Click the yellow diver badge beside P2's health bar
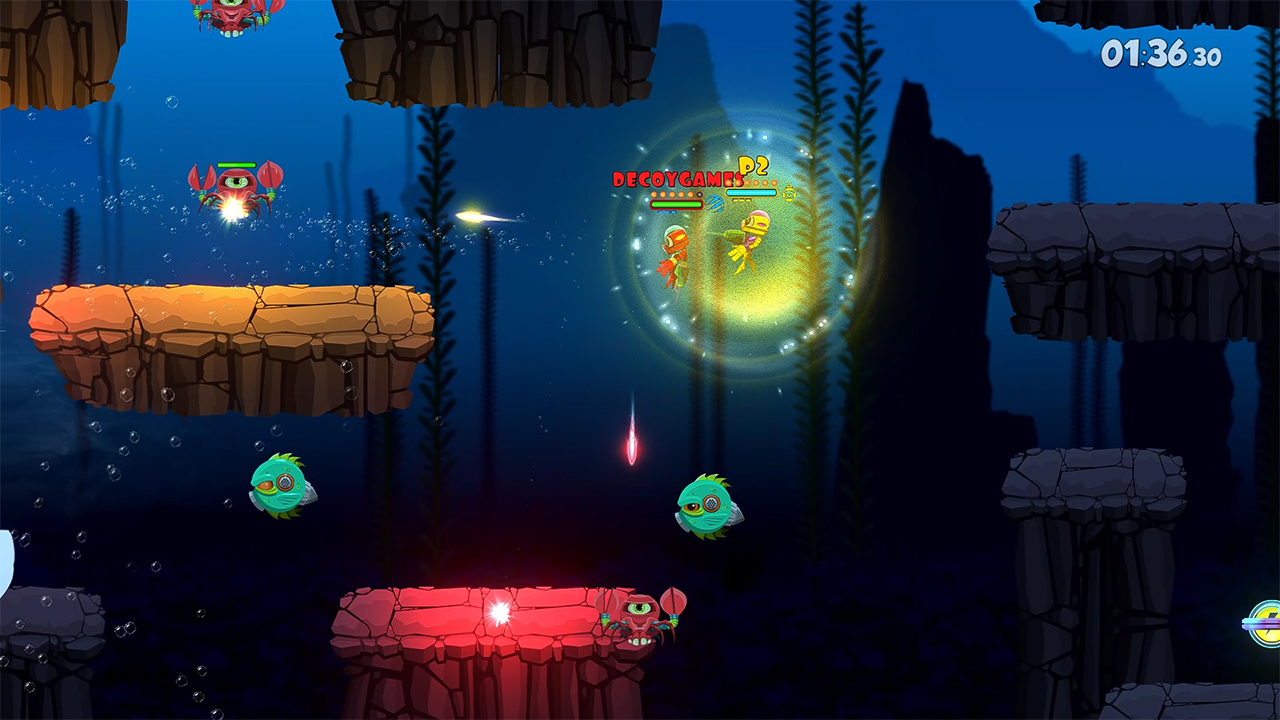This screenshot has width=1280, height=720. pos(790,193)
